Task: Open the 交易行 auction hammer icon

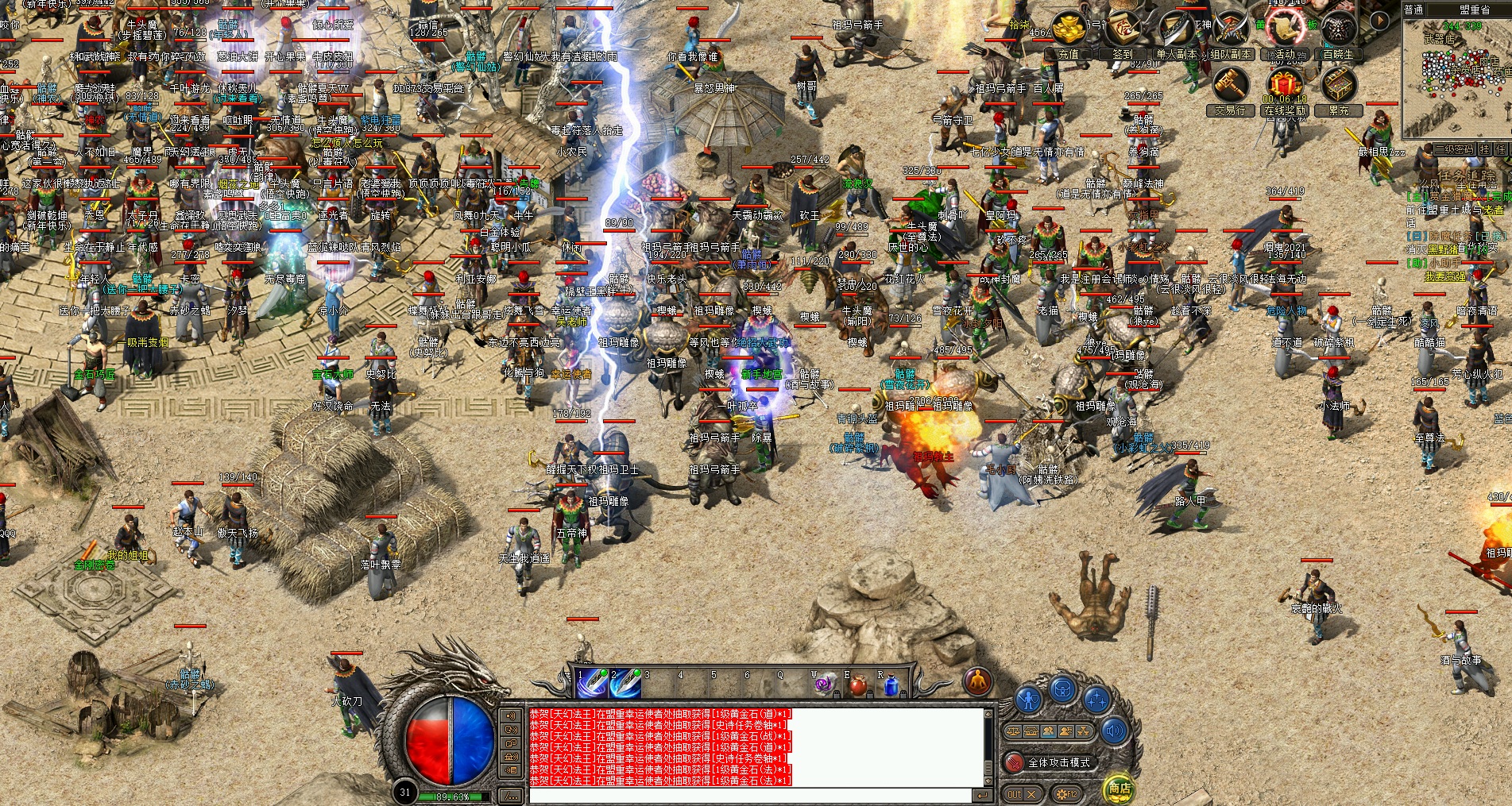Action: (x=1230, y=86)
